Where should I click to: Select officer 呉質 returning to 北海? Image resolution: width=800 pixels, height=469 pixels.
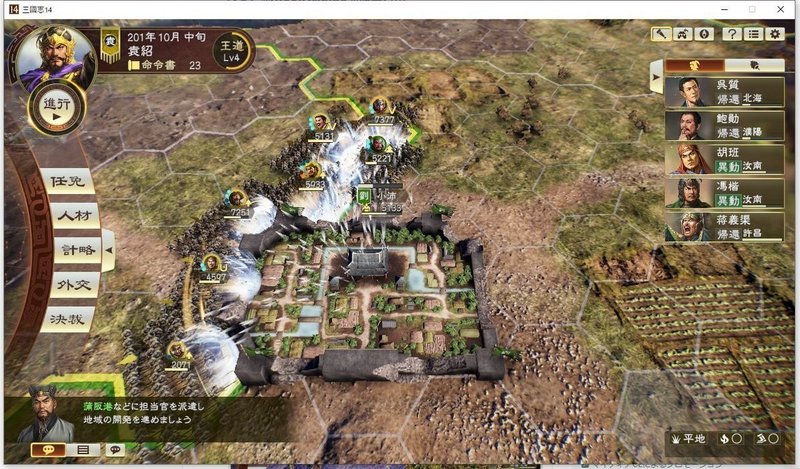710,93
